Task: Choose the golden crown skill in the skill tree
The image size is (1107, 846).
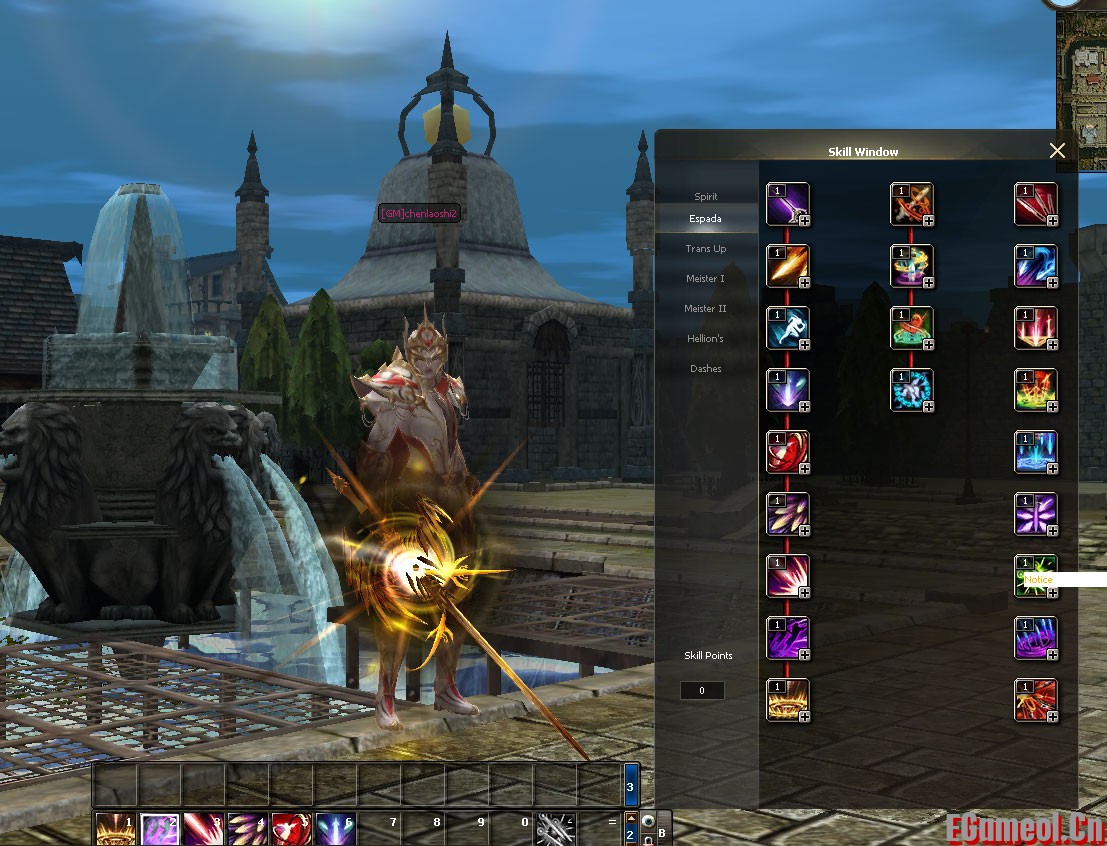Action: [x=787, y=700]
